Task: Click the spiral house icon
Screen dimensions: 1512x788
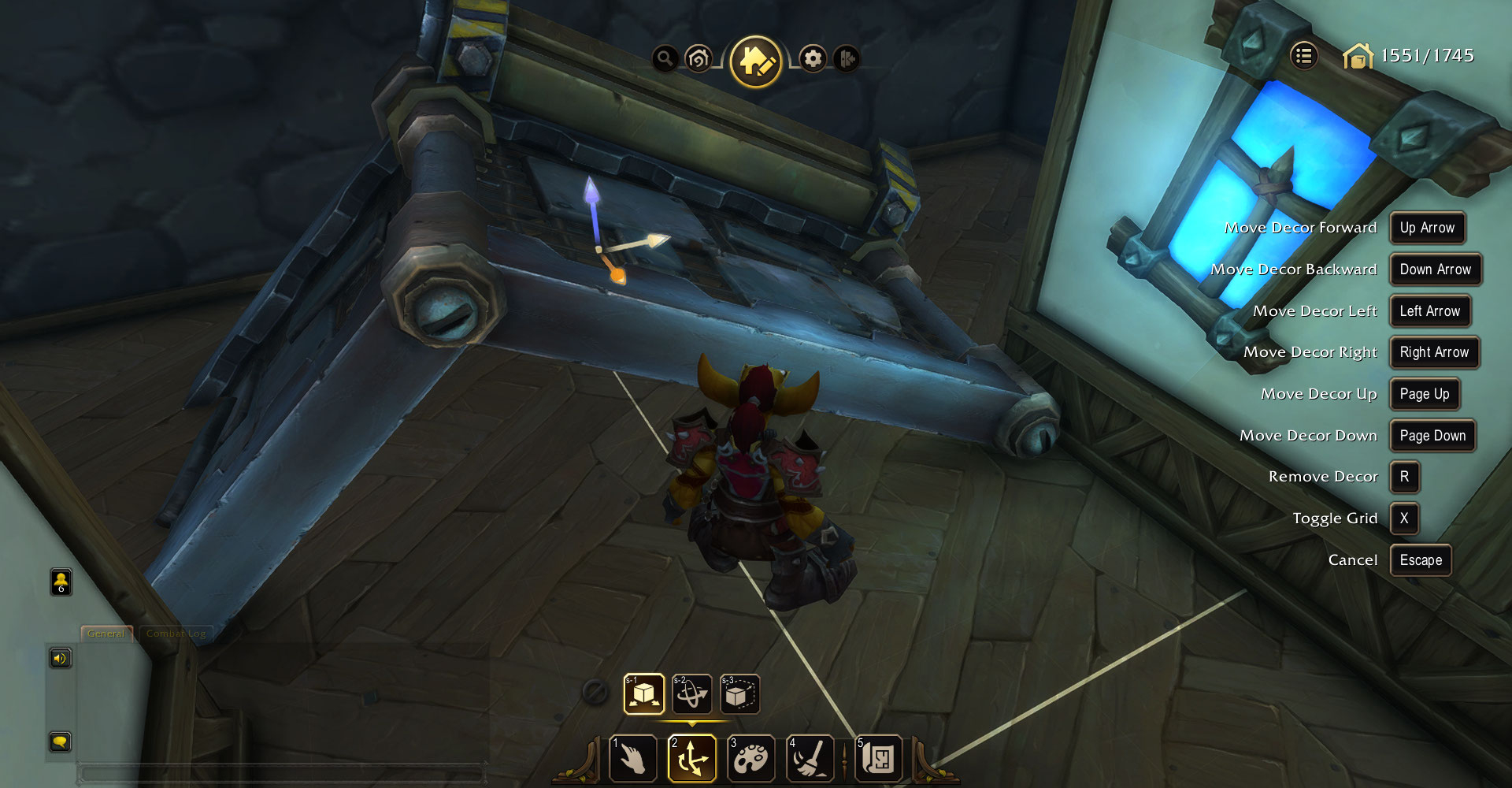Action: (699, 58)
